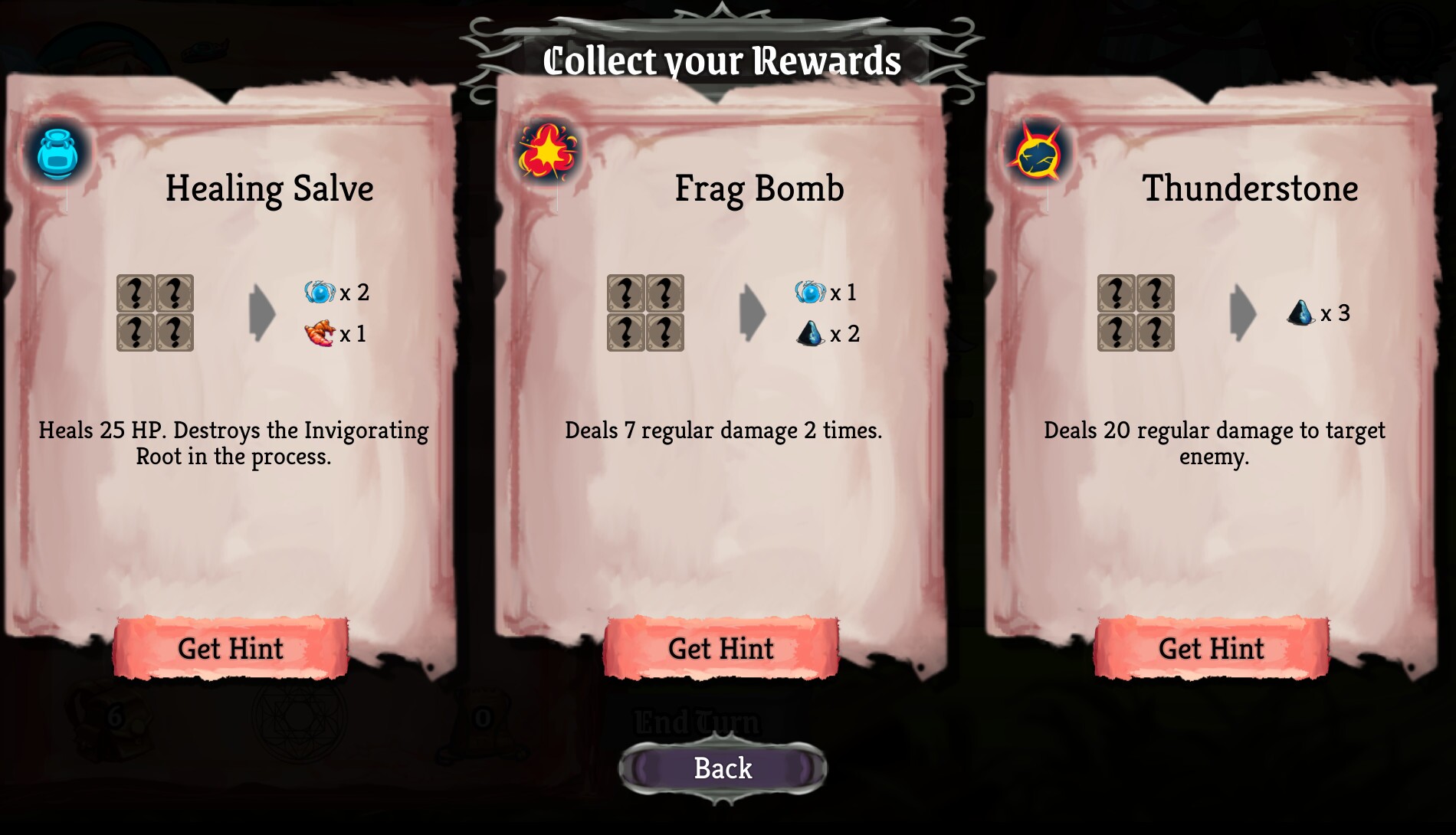Select the Frag Bomb explosion icon
1456x835 pixels.
(546, 150)
